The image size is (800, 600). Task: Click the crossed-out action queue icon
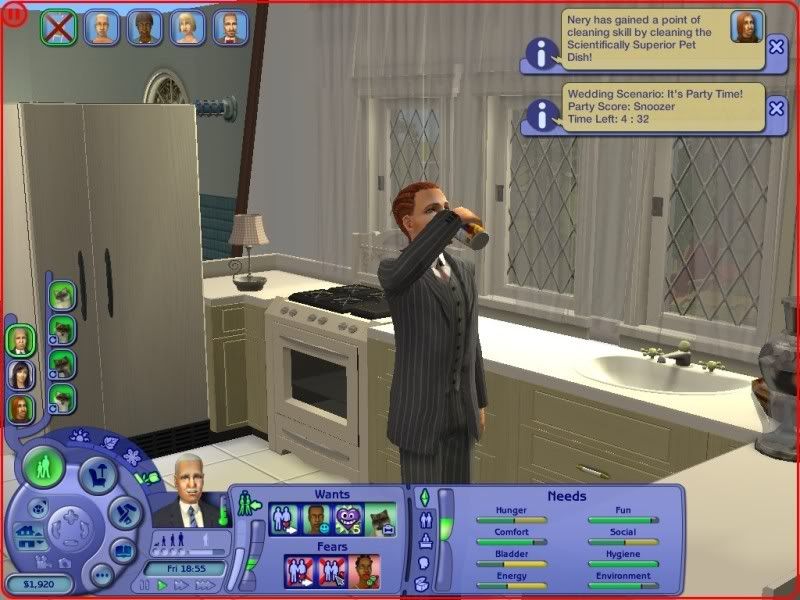click(59, 27)
